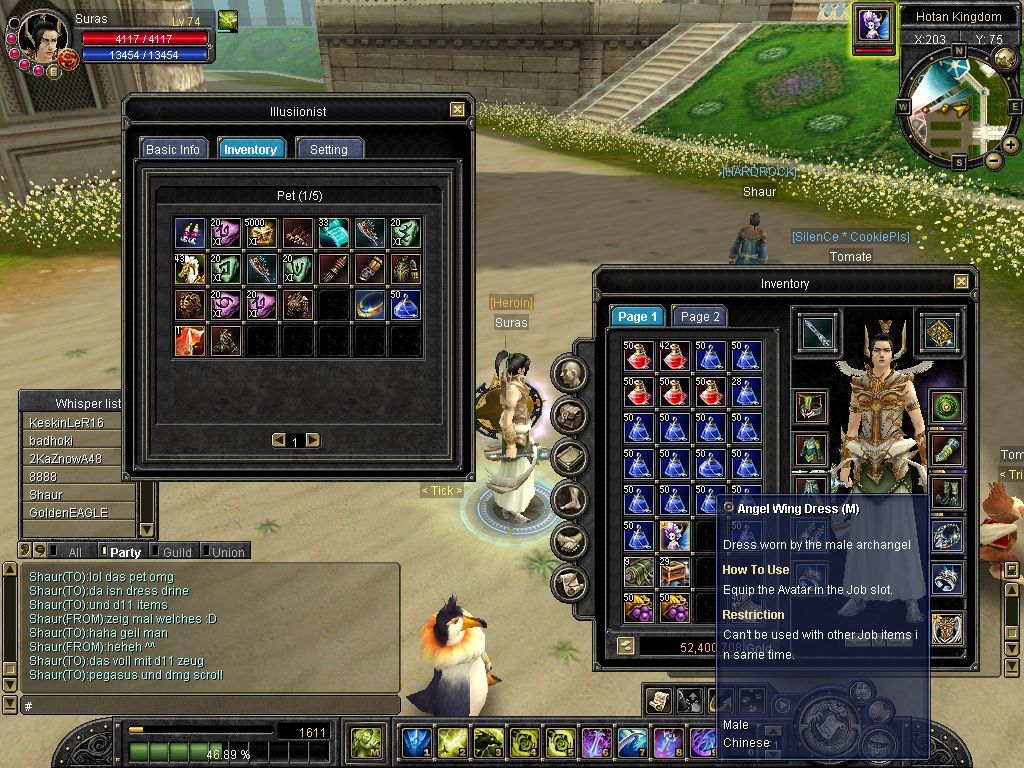This screenshot has height=768, width=1024.
Task: Zoom in the minimap
Action: pos(1011,145)
